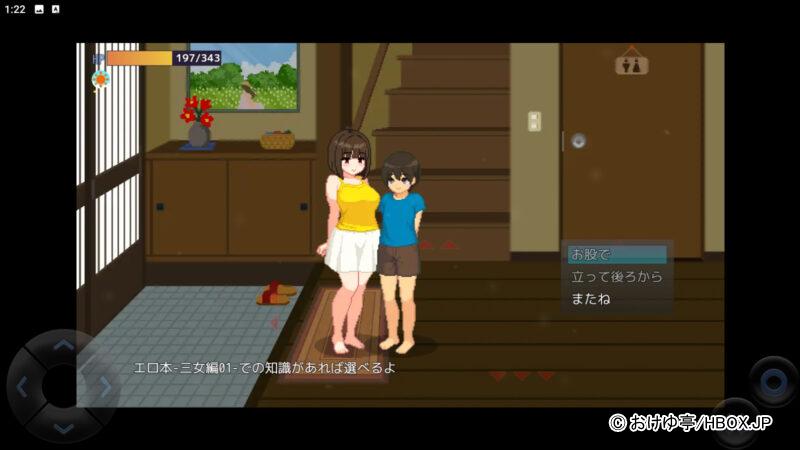Image resolution: width=800 pixels, height=450 pixels.
Task: Tap the down arrow on the virtual d-pad
Action: click(x=62, y=427)
